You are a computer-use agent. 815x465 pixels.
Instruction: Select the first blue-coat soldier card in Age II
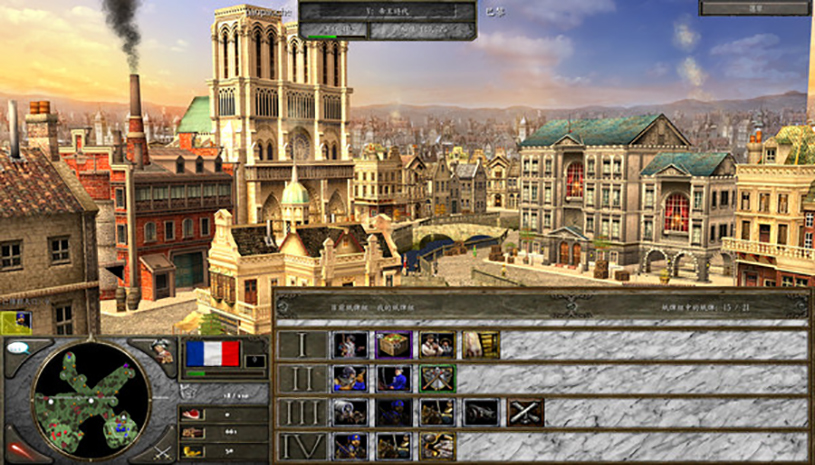coord(349,379)
